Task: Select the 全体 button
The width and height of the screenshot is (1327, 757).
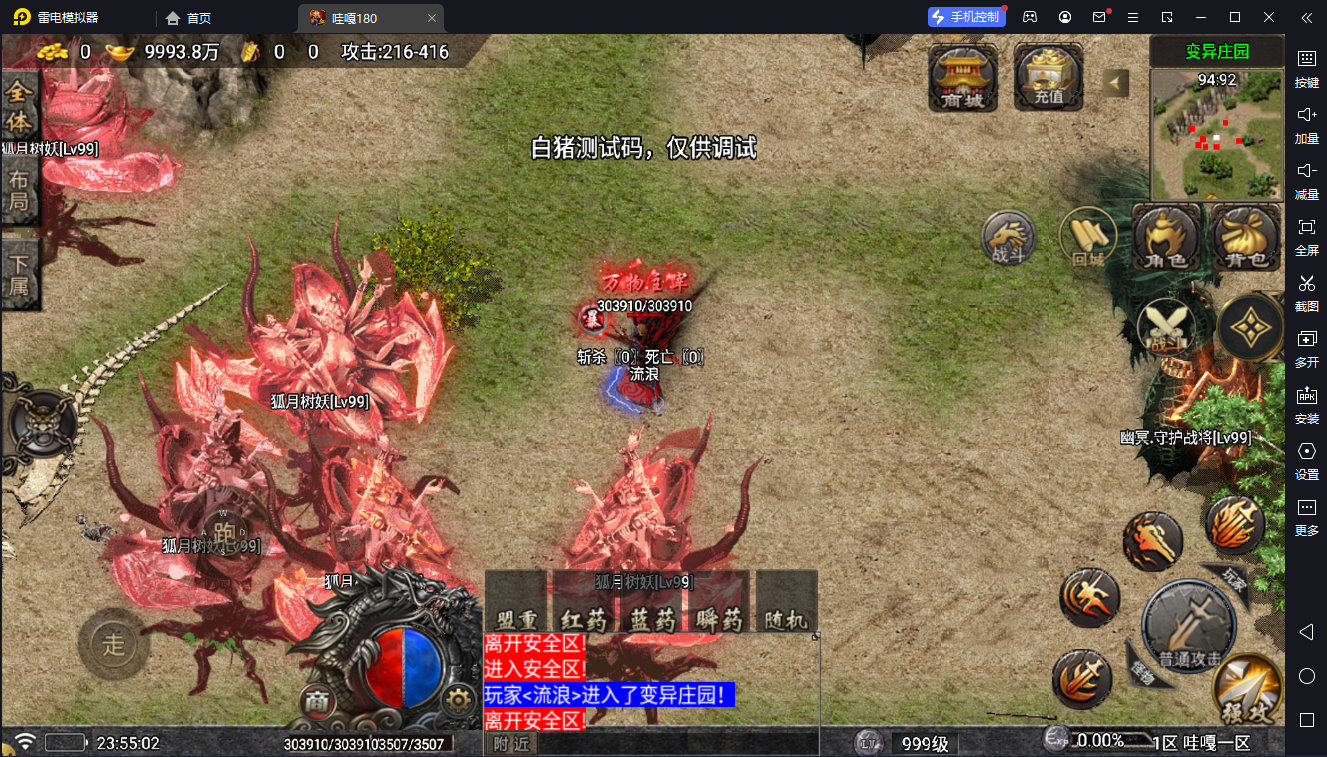Action: [20, 107]
